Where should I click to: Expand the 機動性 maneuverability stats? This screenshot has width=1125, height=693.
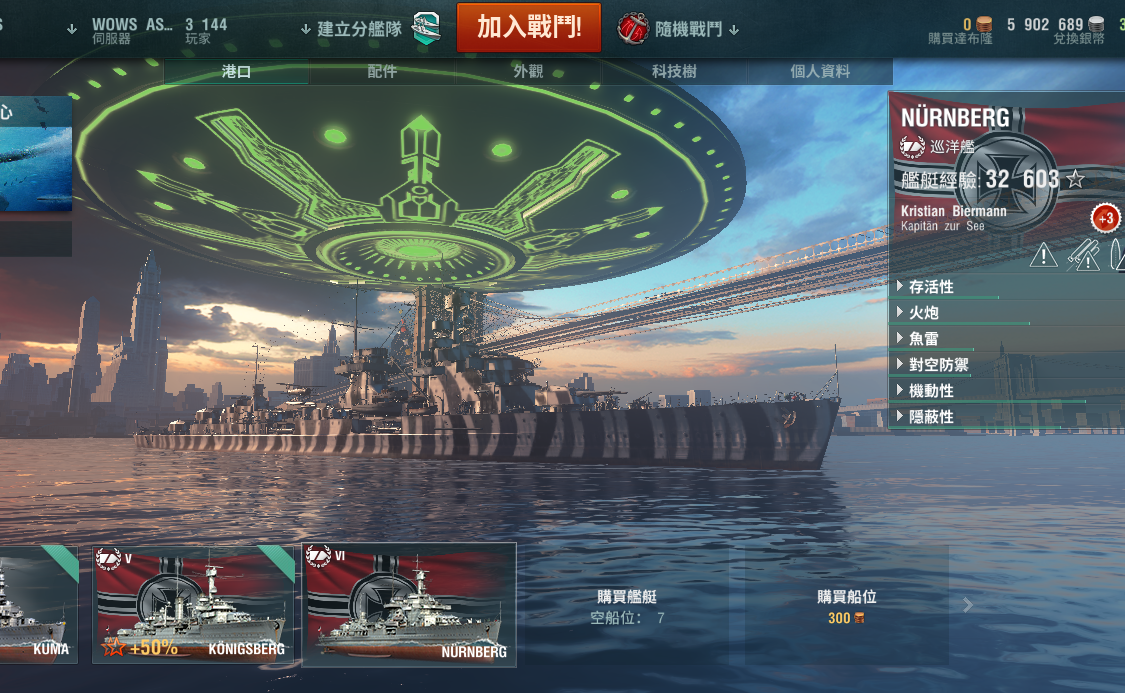click(x=930, y=391)
